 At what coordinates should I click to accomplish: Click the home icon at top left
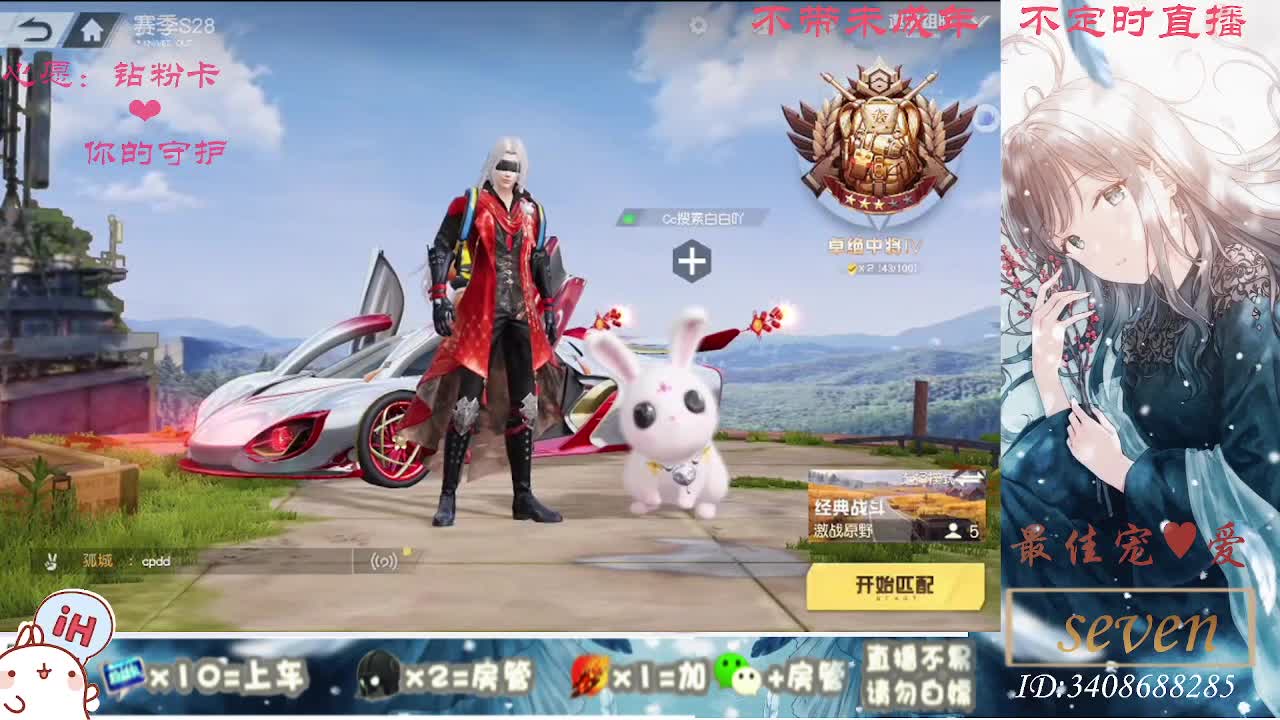pos(90,29)
